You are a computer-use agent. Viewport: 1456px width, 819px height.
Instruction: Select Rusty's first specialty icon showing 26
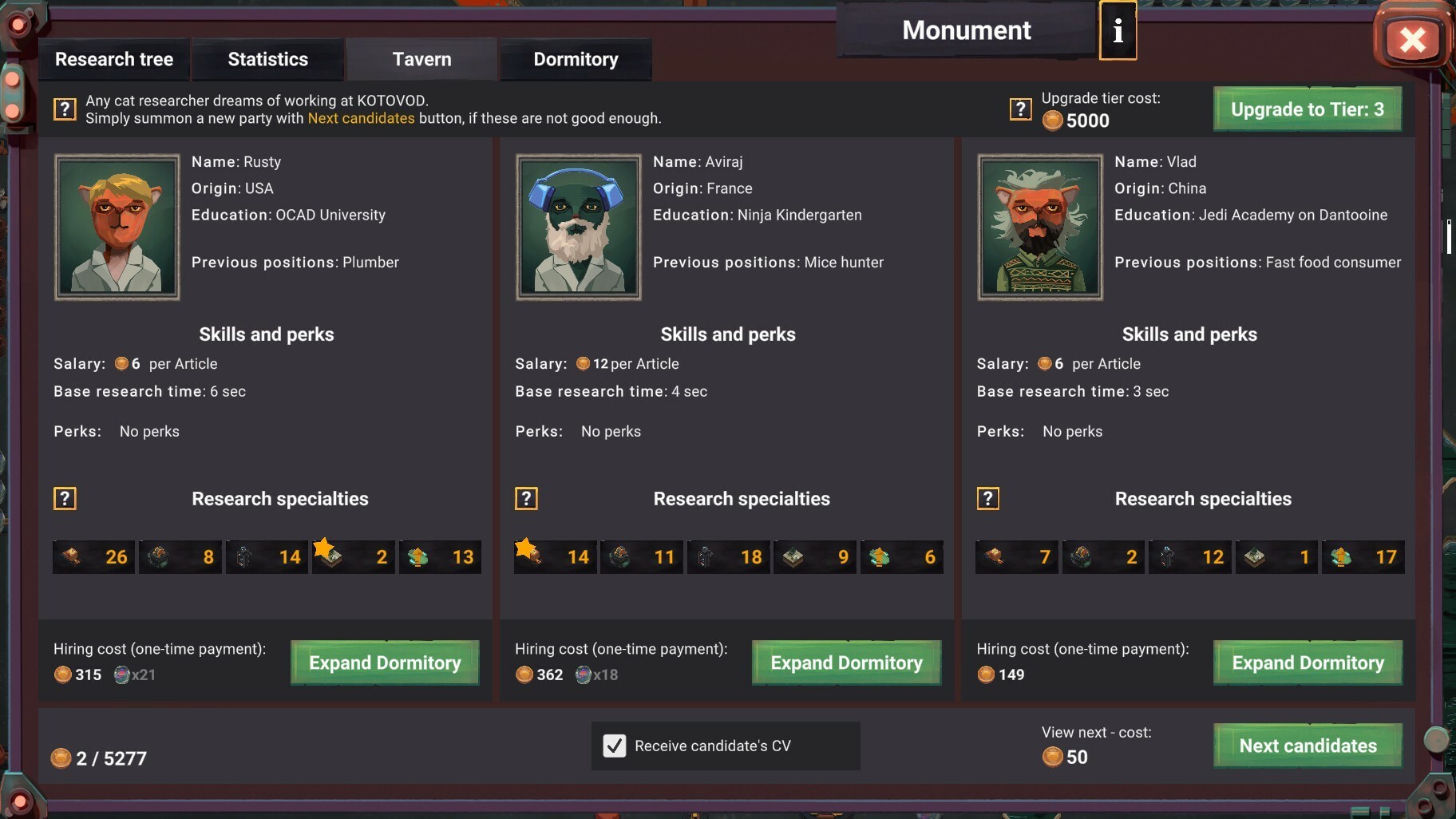click(93, 556)
